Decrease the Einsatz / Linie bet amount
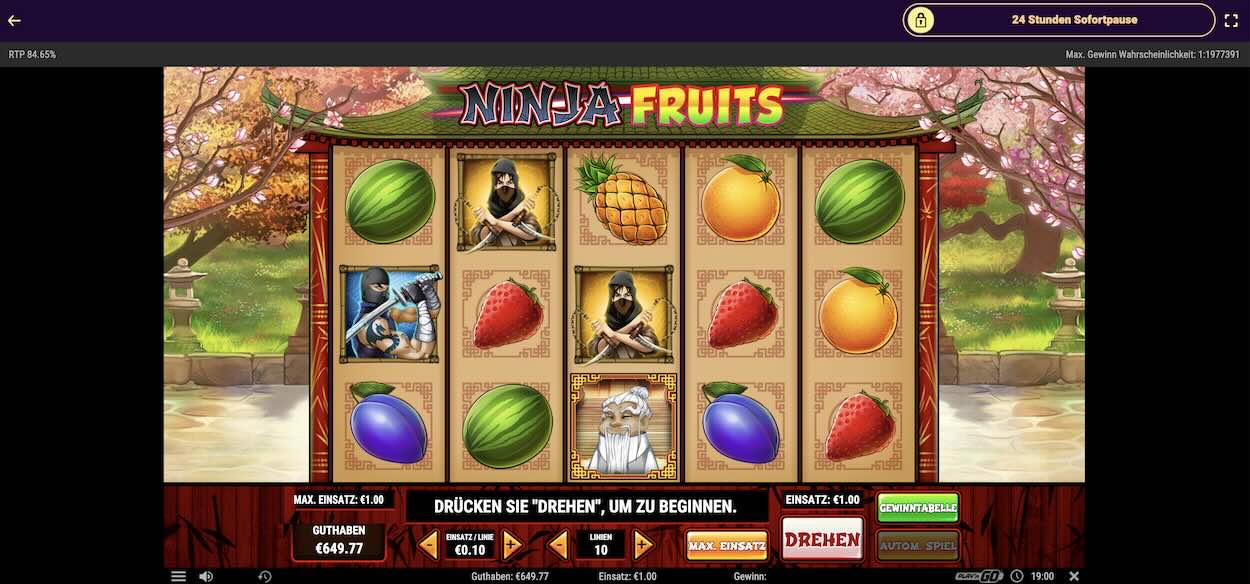This screenshot has width=1250, height=584. 428,545
